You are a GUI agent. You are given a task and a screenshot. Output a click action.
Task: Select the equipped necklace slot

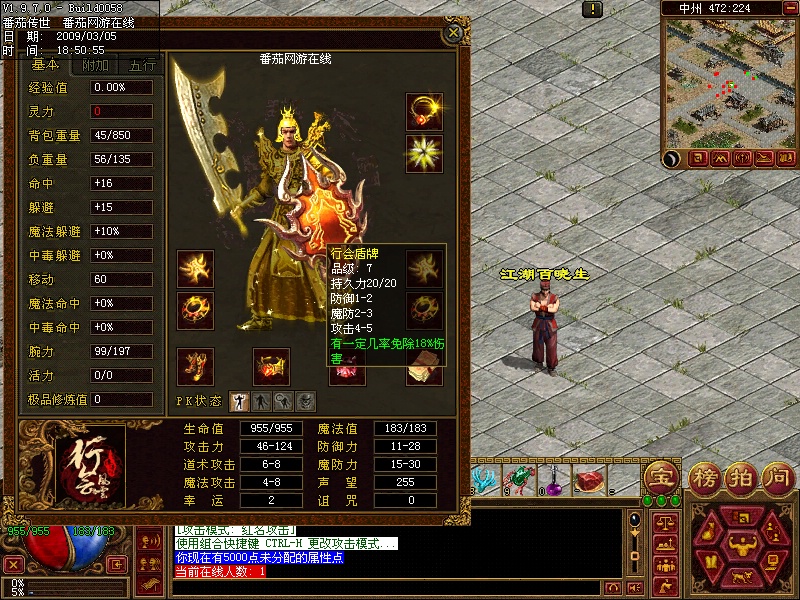424,111
